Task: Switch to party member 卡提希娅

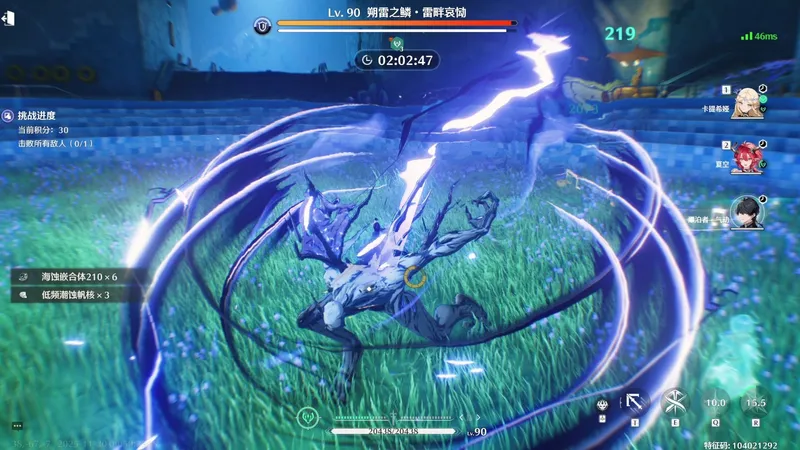Action: click(x=746, y=104)
